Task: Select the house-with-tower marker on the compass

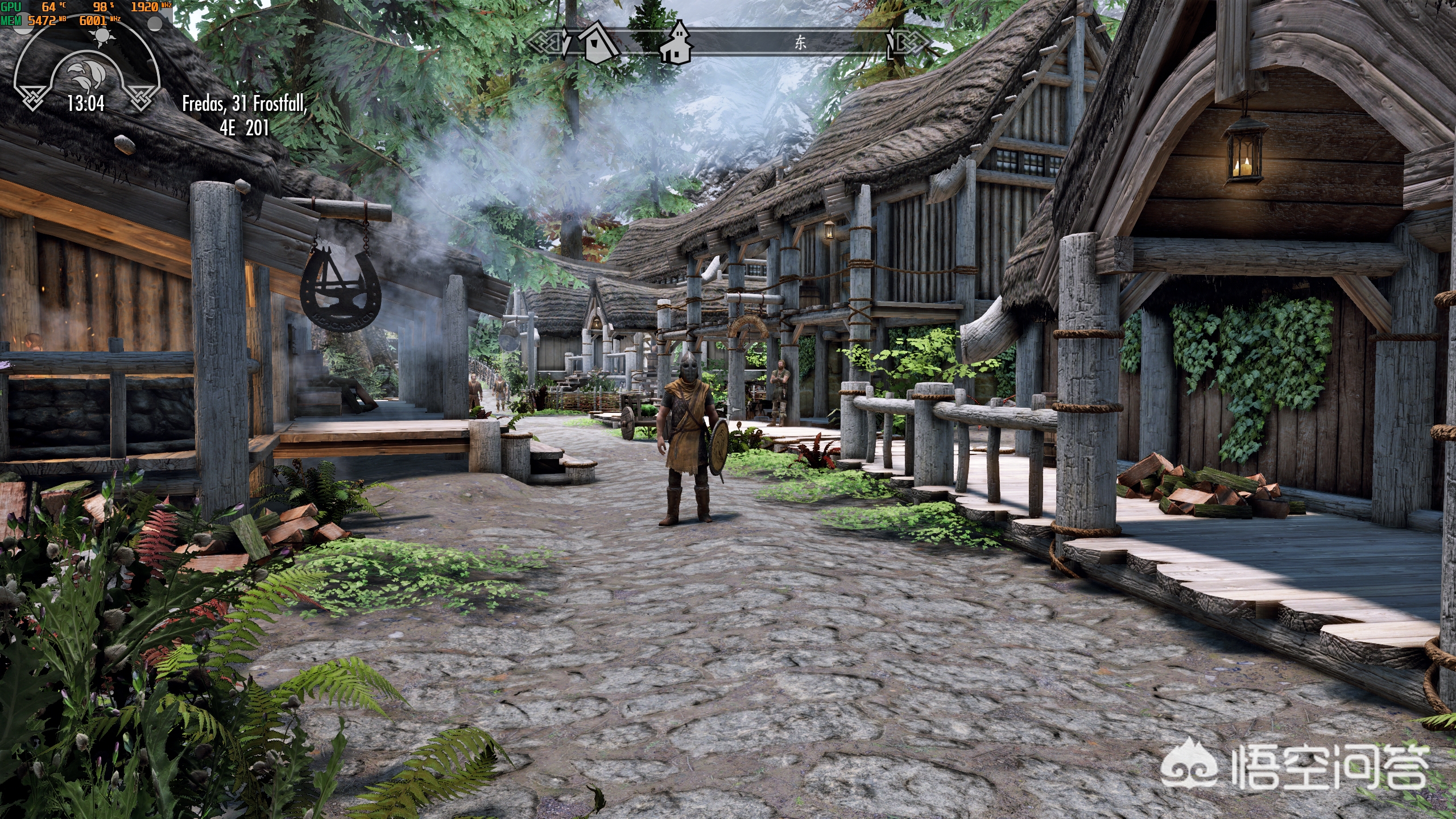Action: (677, 42)
